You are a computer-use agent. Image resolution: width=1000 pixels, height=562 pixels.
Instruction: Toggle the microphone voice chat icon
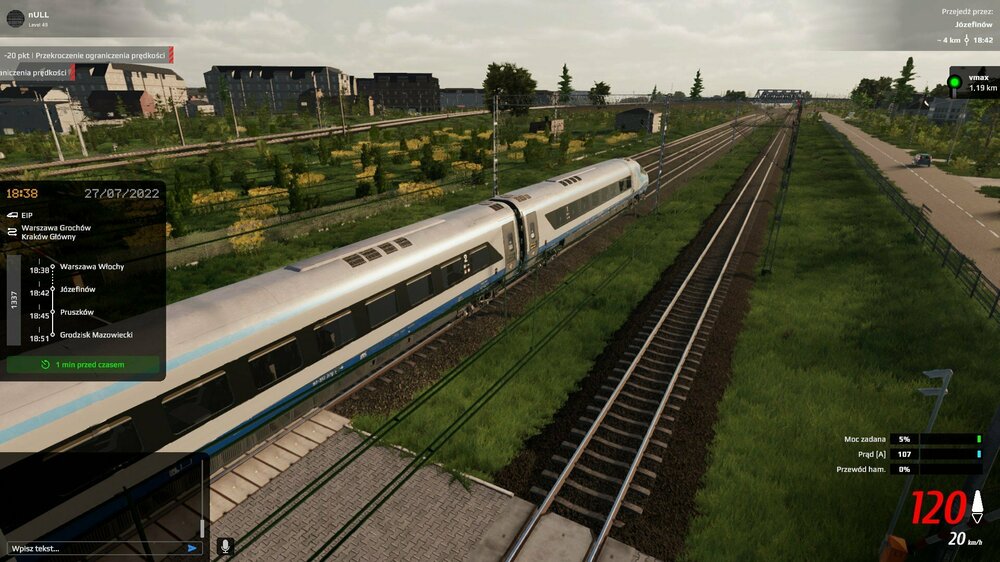point(225,547)
